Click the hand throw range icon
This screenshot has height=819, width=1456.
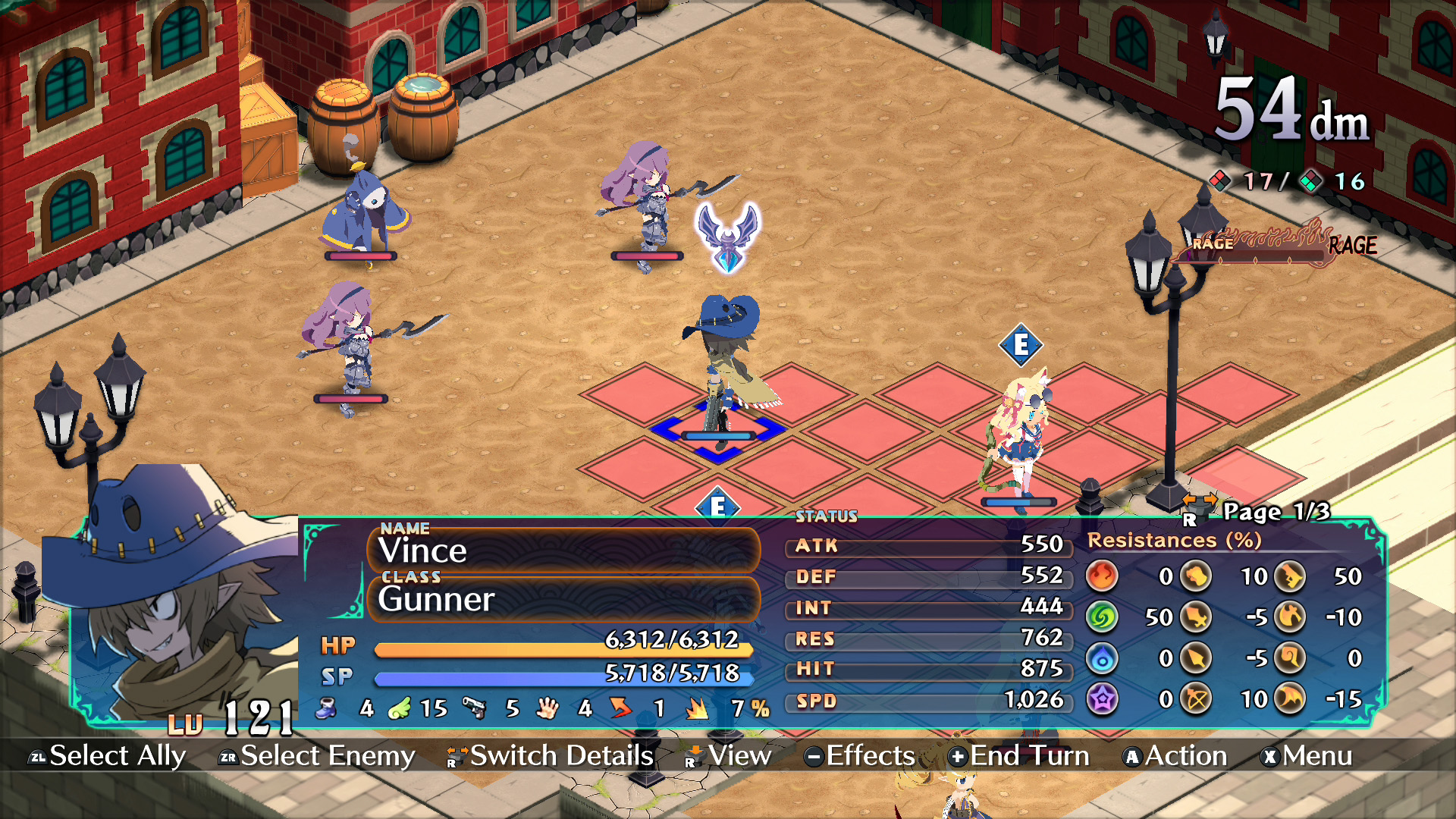tap(548, 709)
